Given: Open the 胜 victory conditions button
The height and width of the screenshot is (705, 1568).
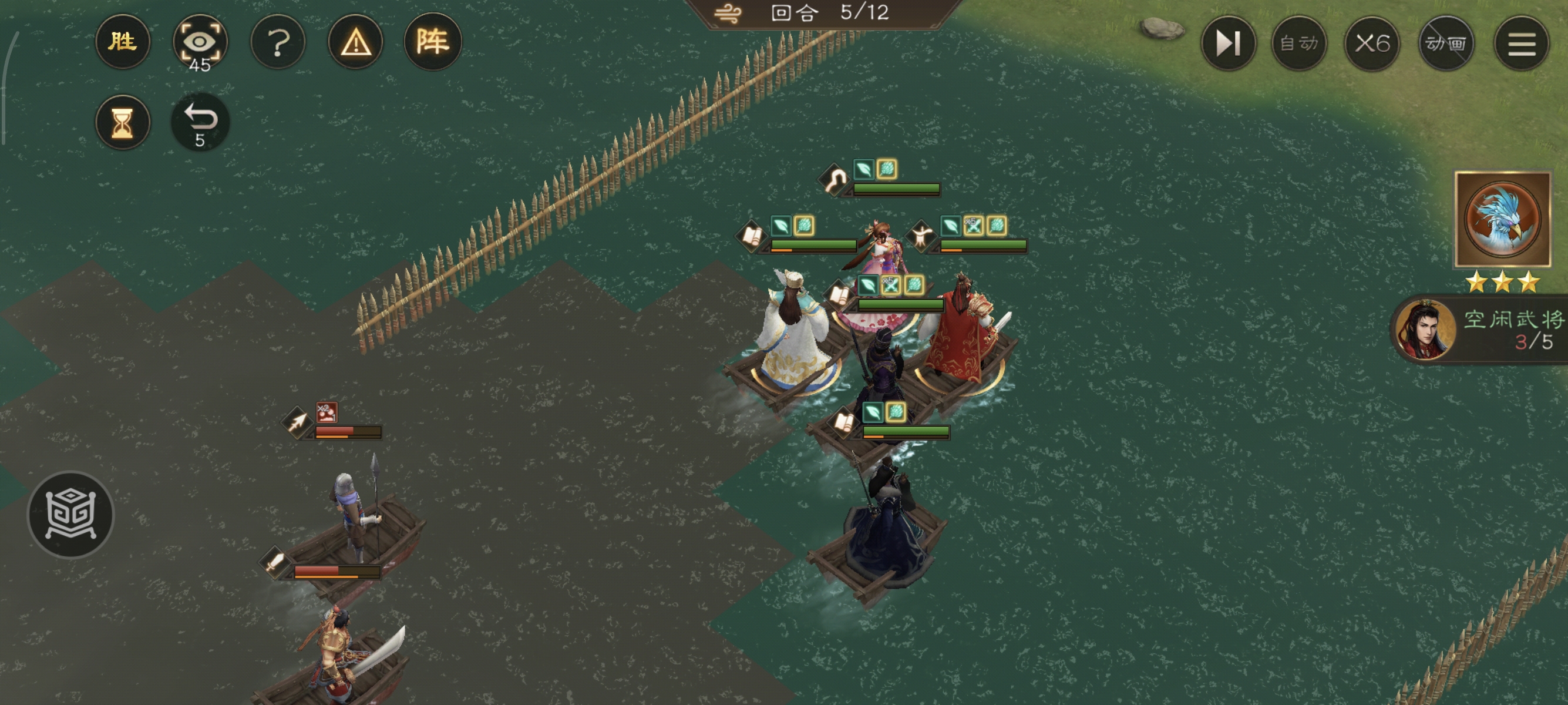Looking at the screenshot, I should 122,42.
